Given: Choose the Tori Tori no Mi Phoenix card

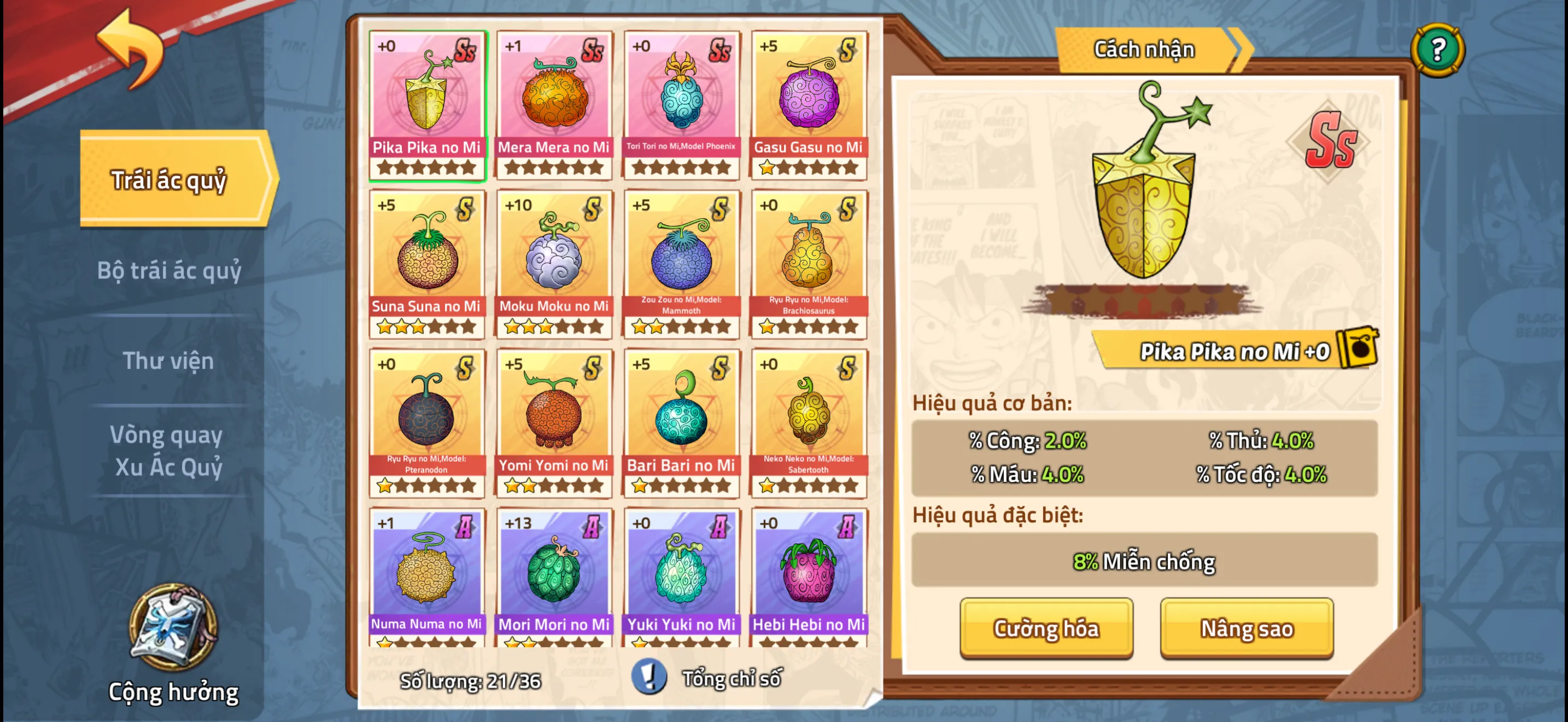Looking at the screenshot, I should coord(681,104).
